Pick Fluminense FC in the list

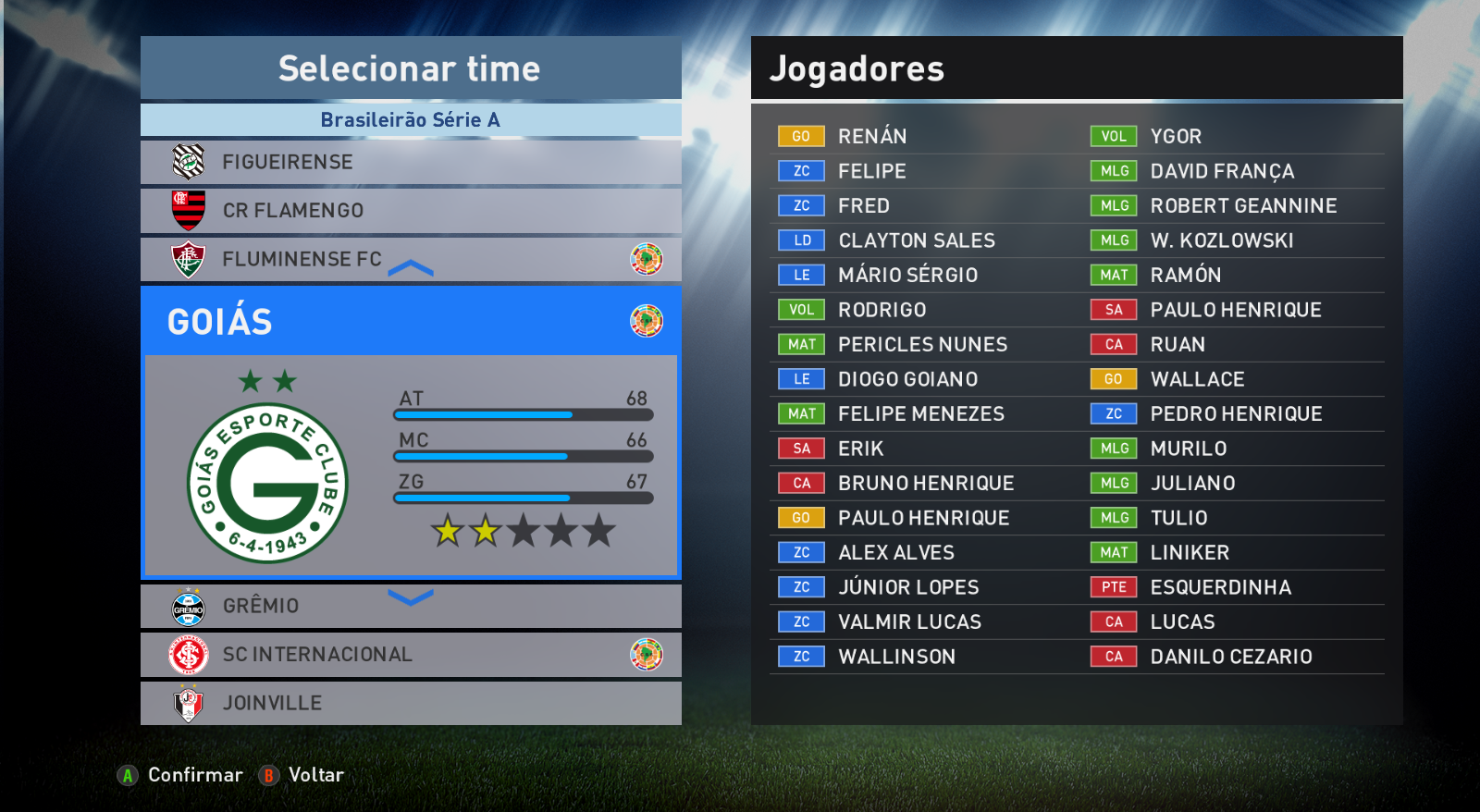pos(410,259)
